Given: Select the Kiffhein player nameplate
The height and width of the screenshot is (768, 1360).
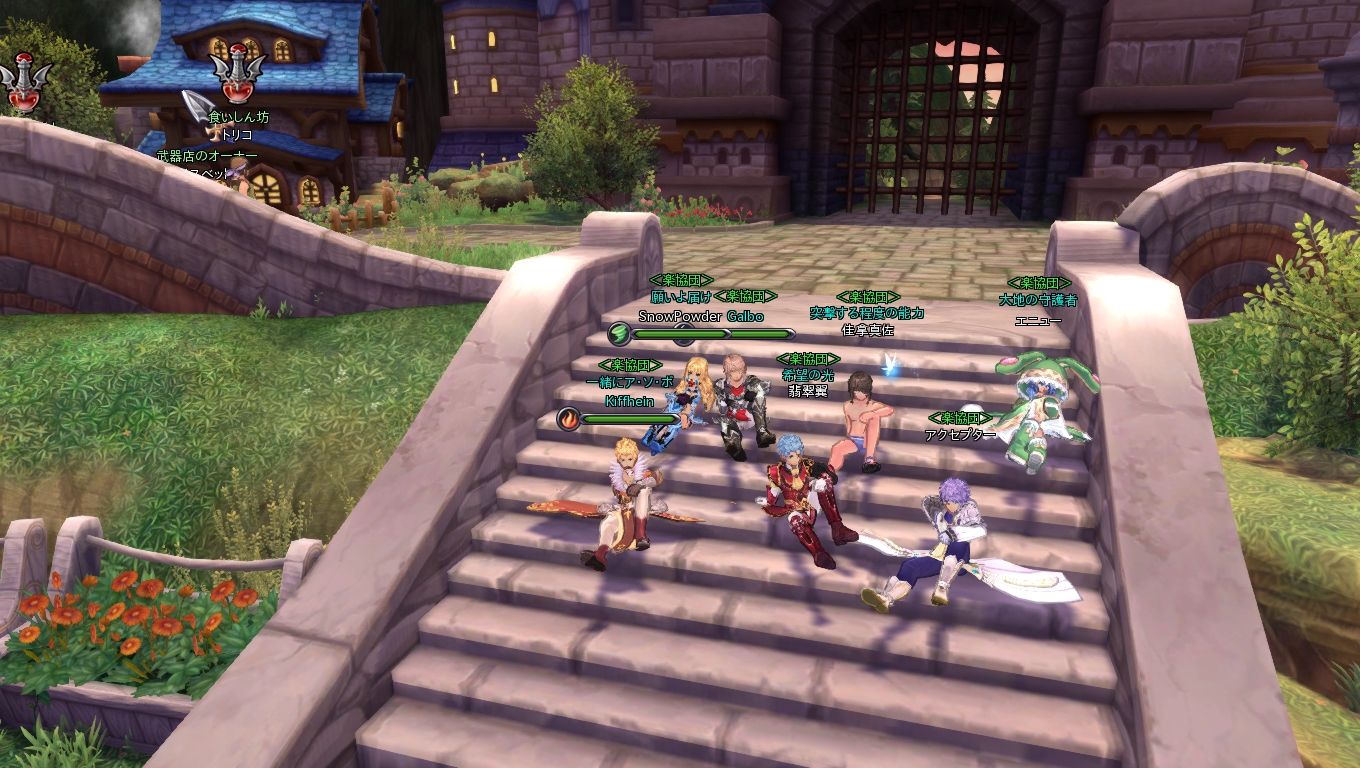Looking at the screenshot, I should tap(629, 401).
